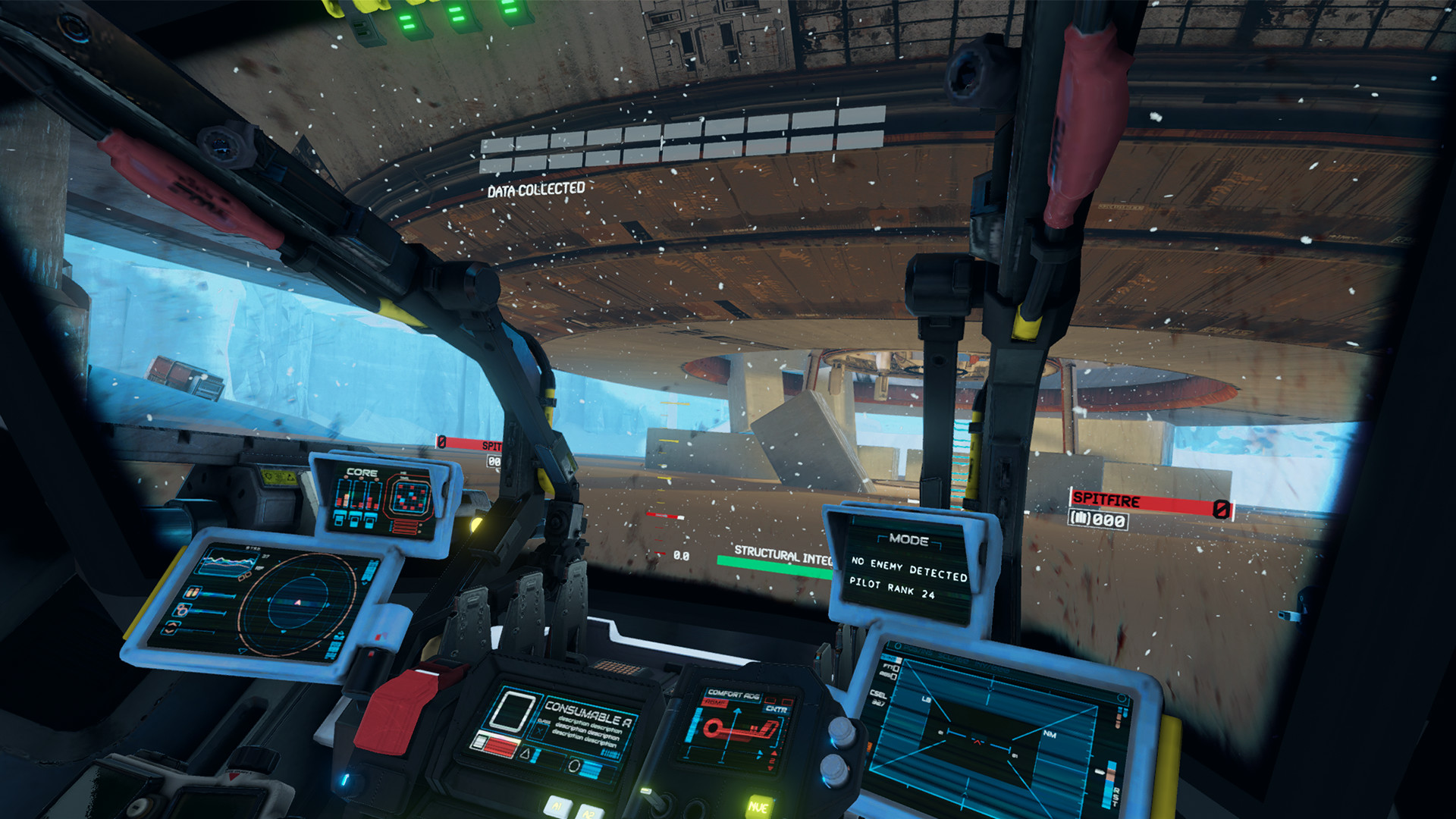This screenshot has width=1456, height=819.
Task: Select the CSEL readout on navigation panel
Action: pyautogui.click(x=879, y=695)
